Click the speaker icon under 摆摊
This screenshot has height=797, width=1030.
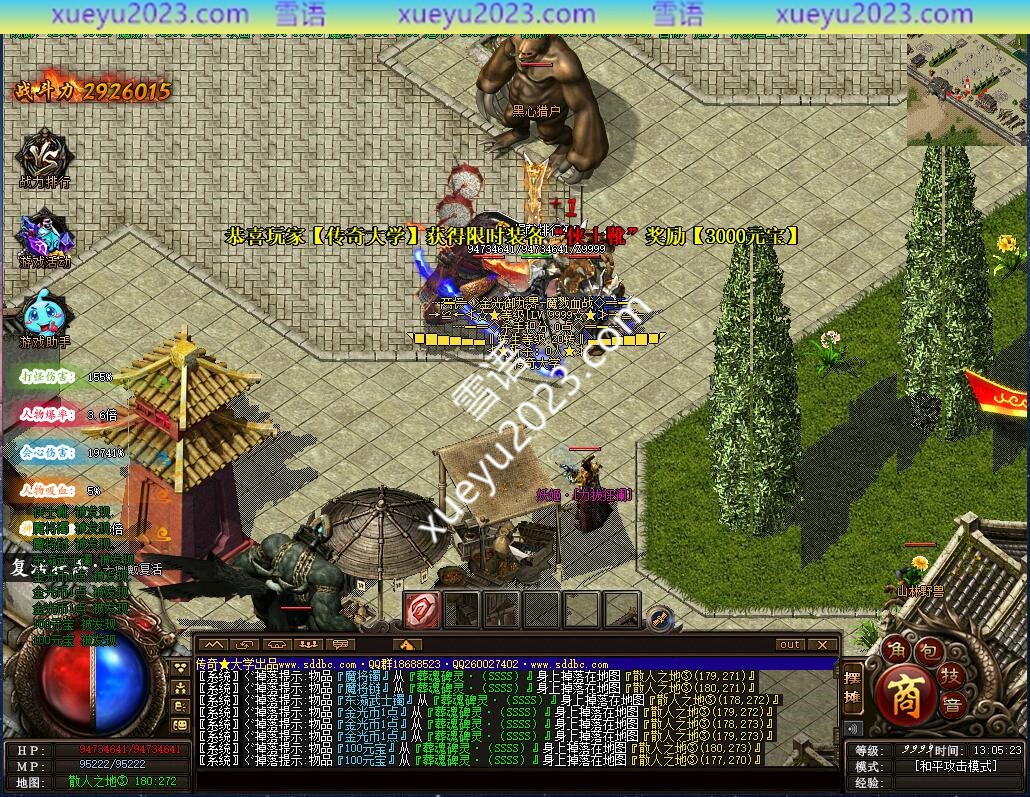click(853, 728)
